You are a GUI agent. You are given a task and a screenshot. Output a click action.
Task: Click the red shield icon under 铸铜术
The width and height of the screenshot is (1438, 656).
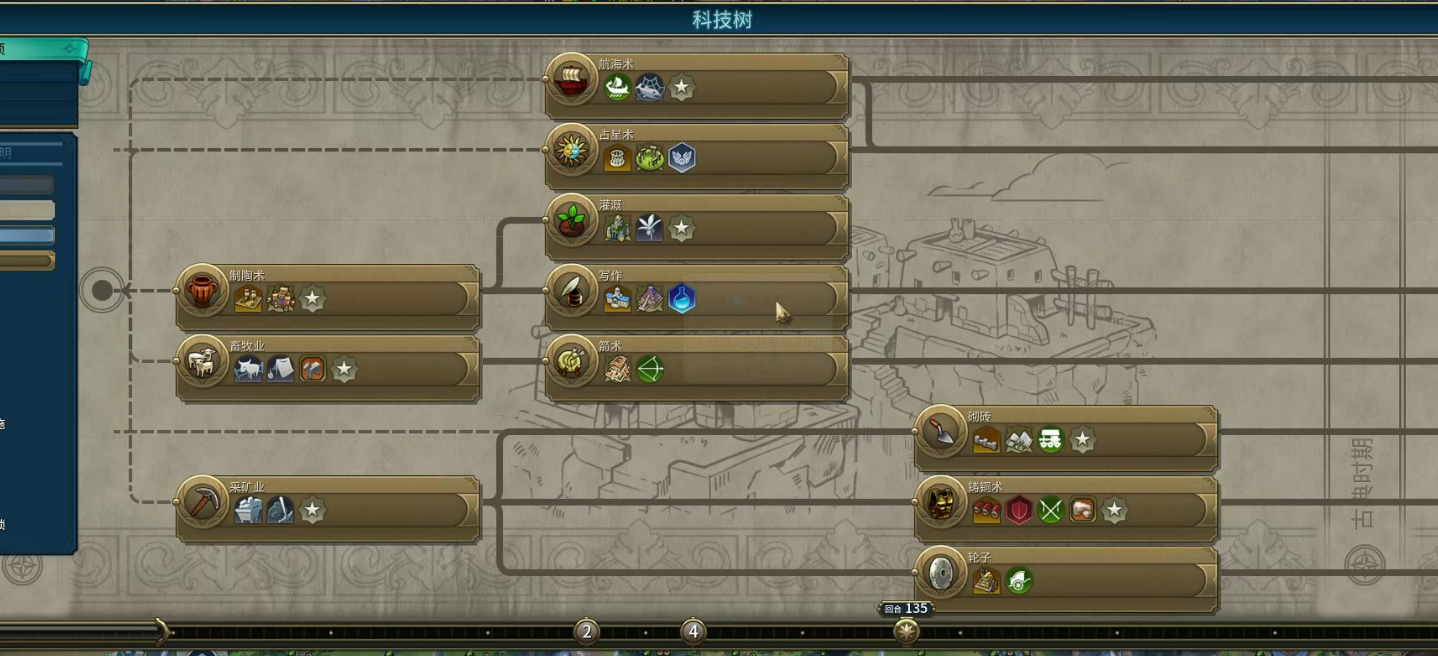[x=1019, y=511]
